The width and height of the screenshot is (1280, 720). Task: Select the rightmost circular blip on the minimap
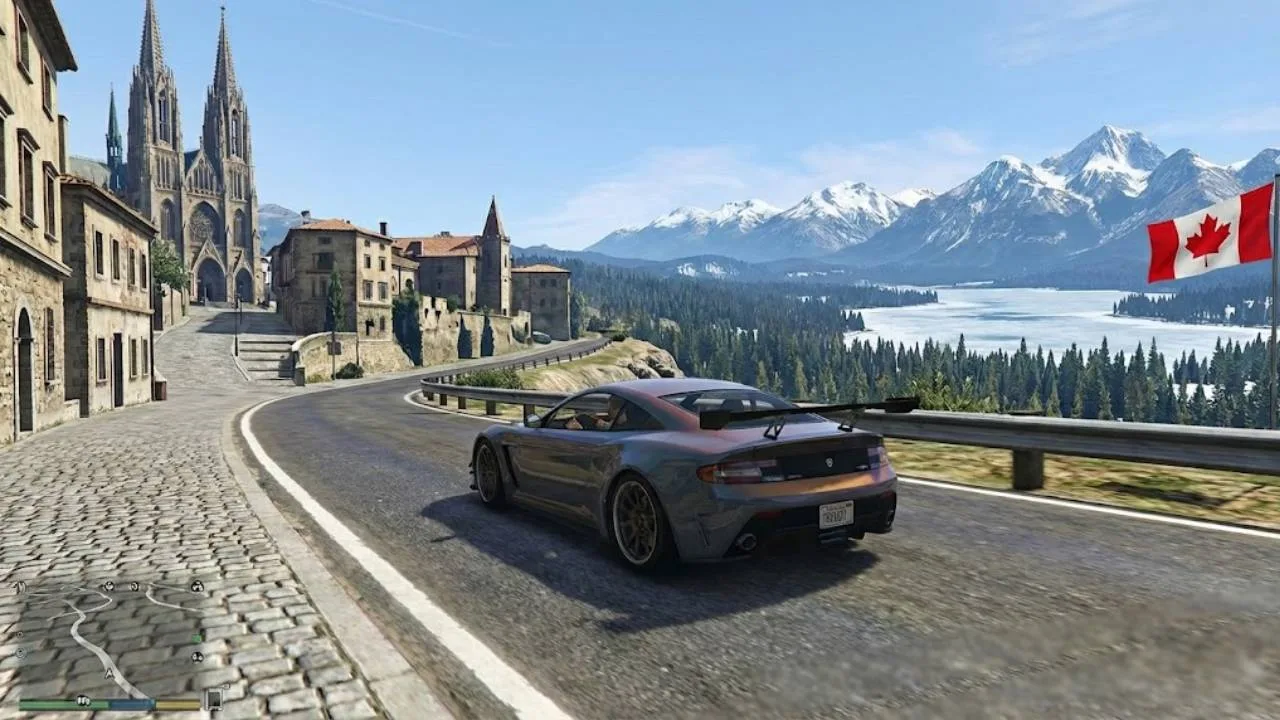tap(198, 587)
